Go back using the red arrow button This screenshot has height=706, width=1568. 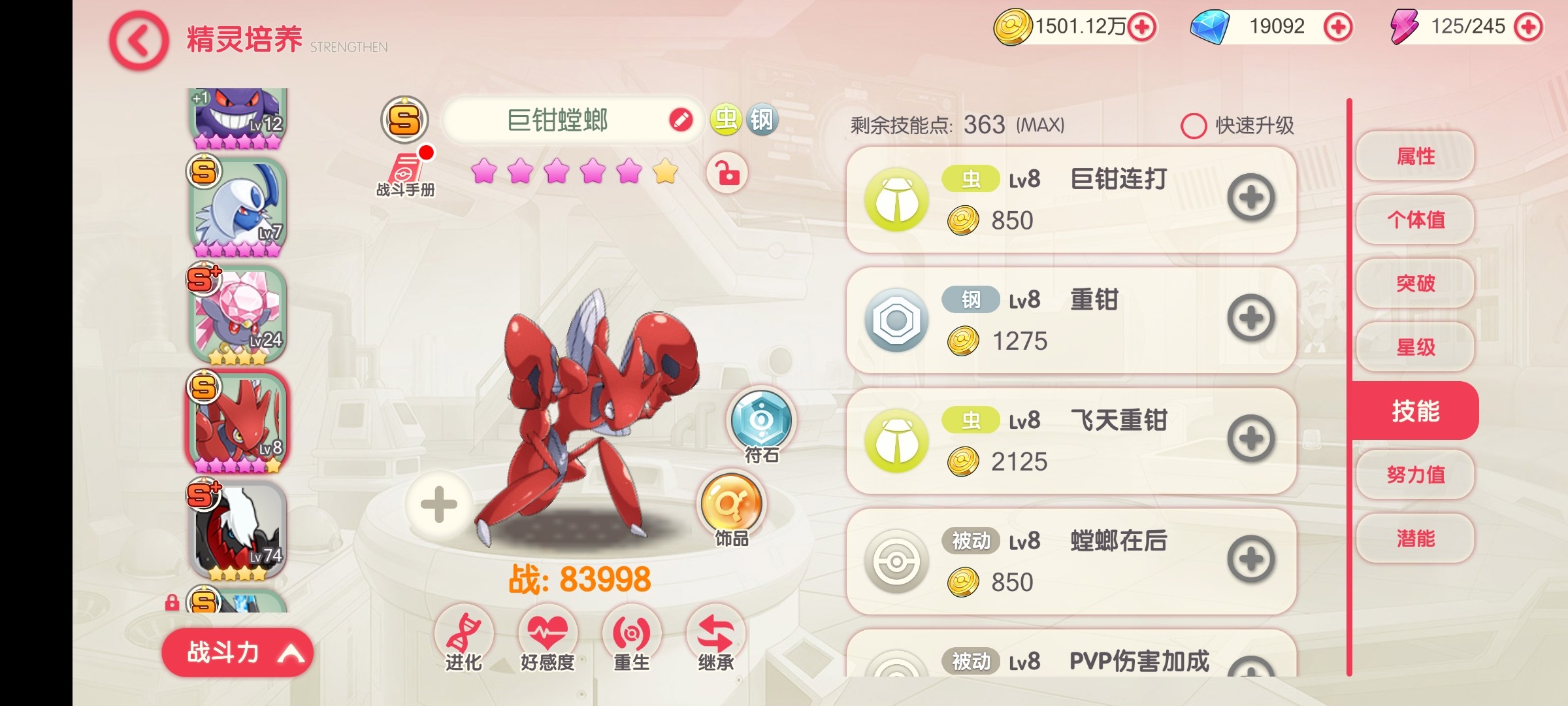tap(139, 41)
